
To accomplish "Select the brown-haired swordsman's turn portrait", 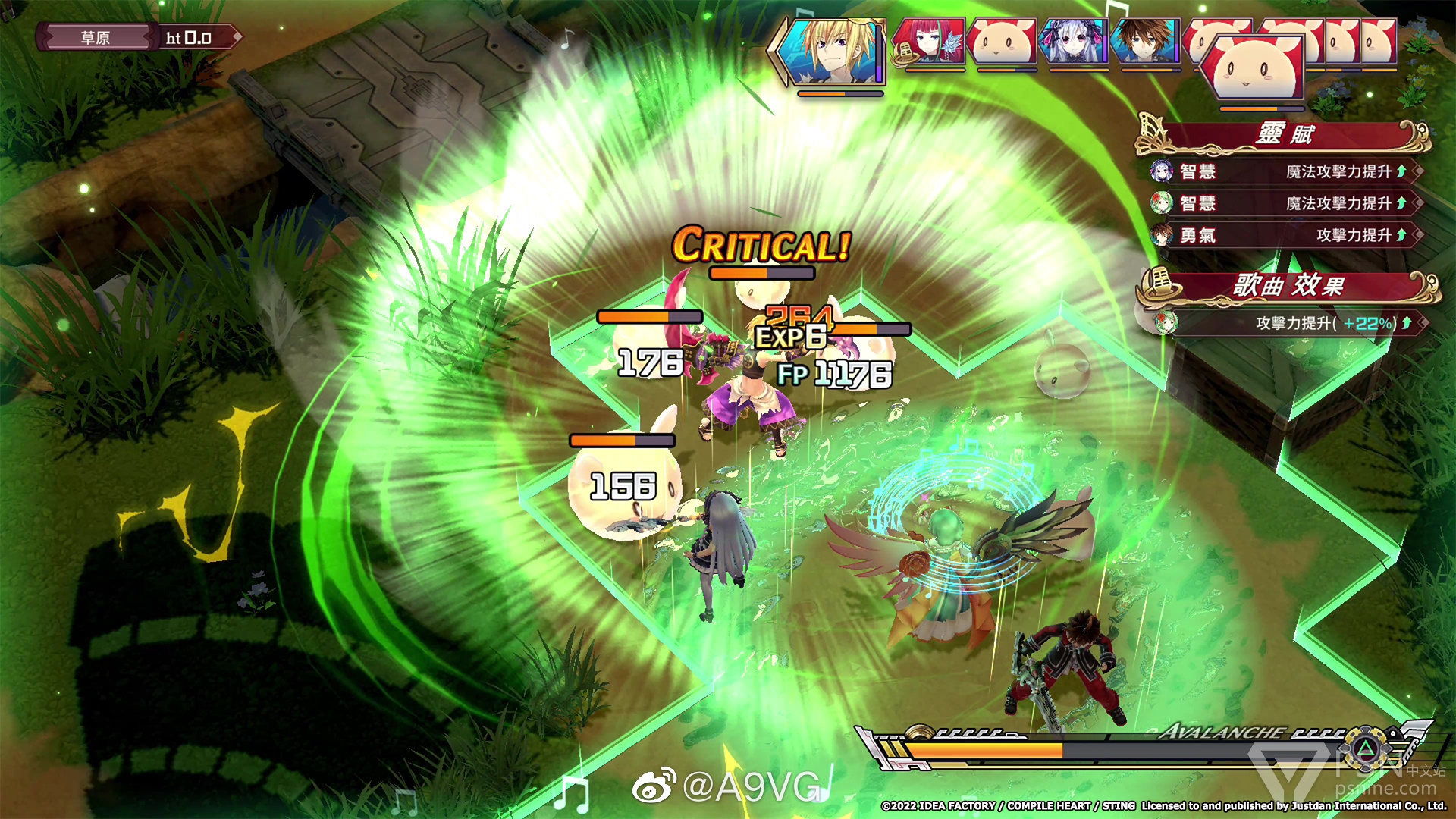I will point(1144,42).
